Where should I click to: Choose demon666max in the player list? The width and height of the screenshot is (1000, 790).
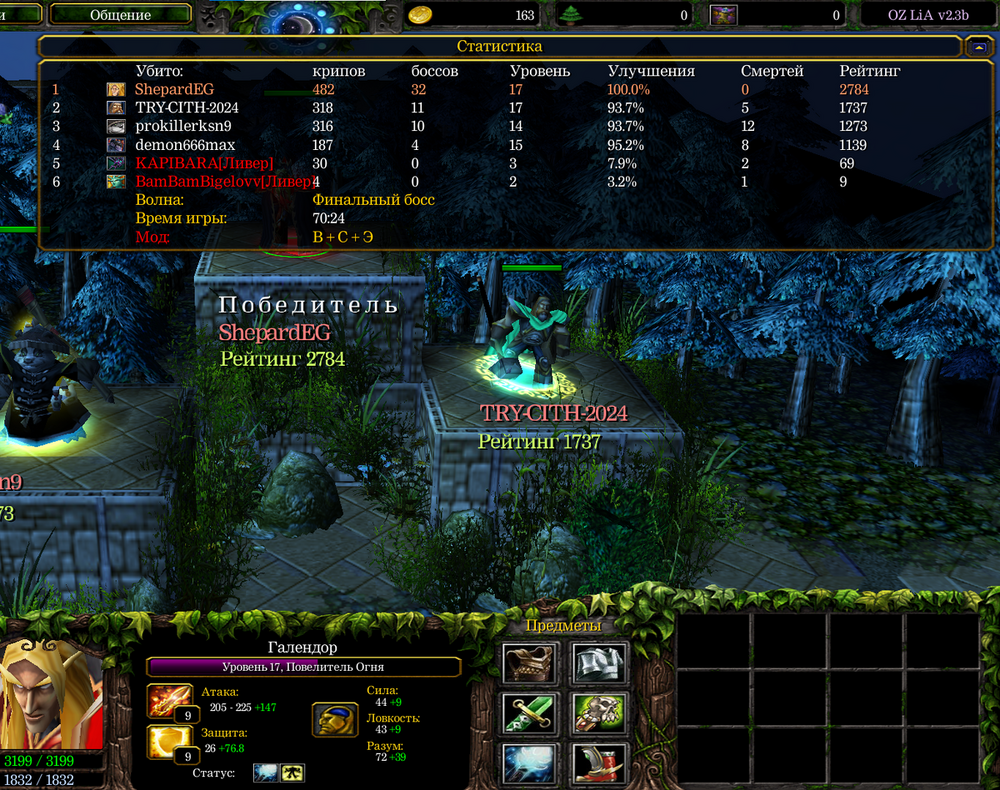coord(185,145)
